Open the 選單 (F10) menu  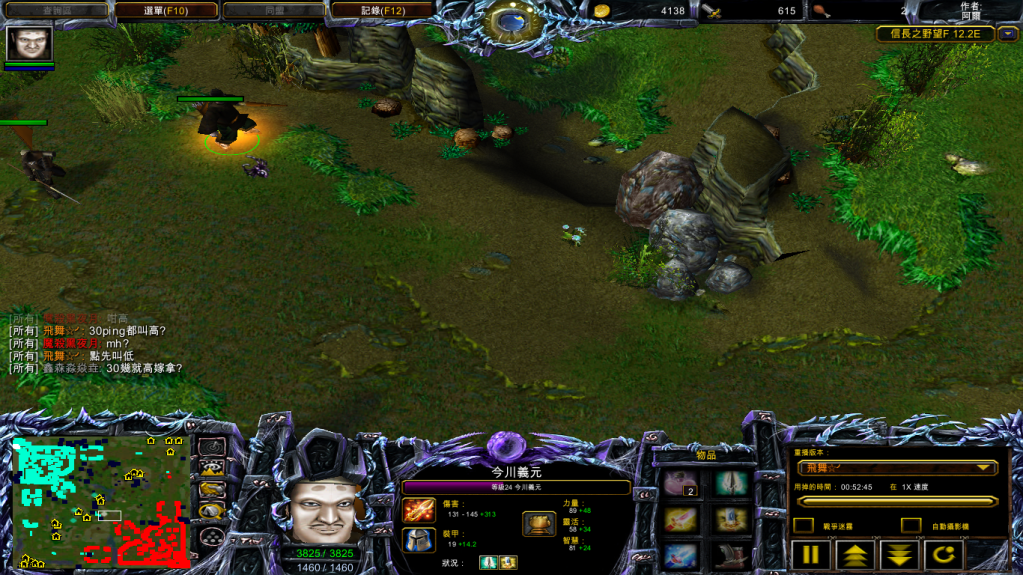[x=166, y=11]
